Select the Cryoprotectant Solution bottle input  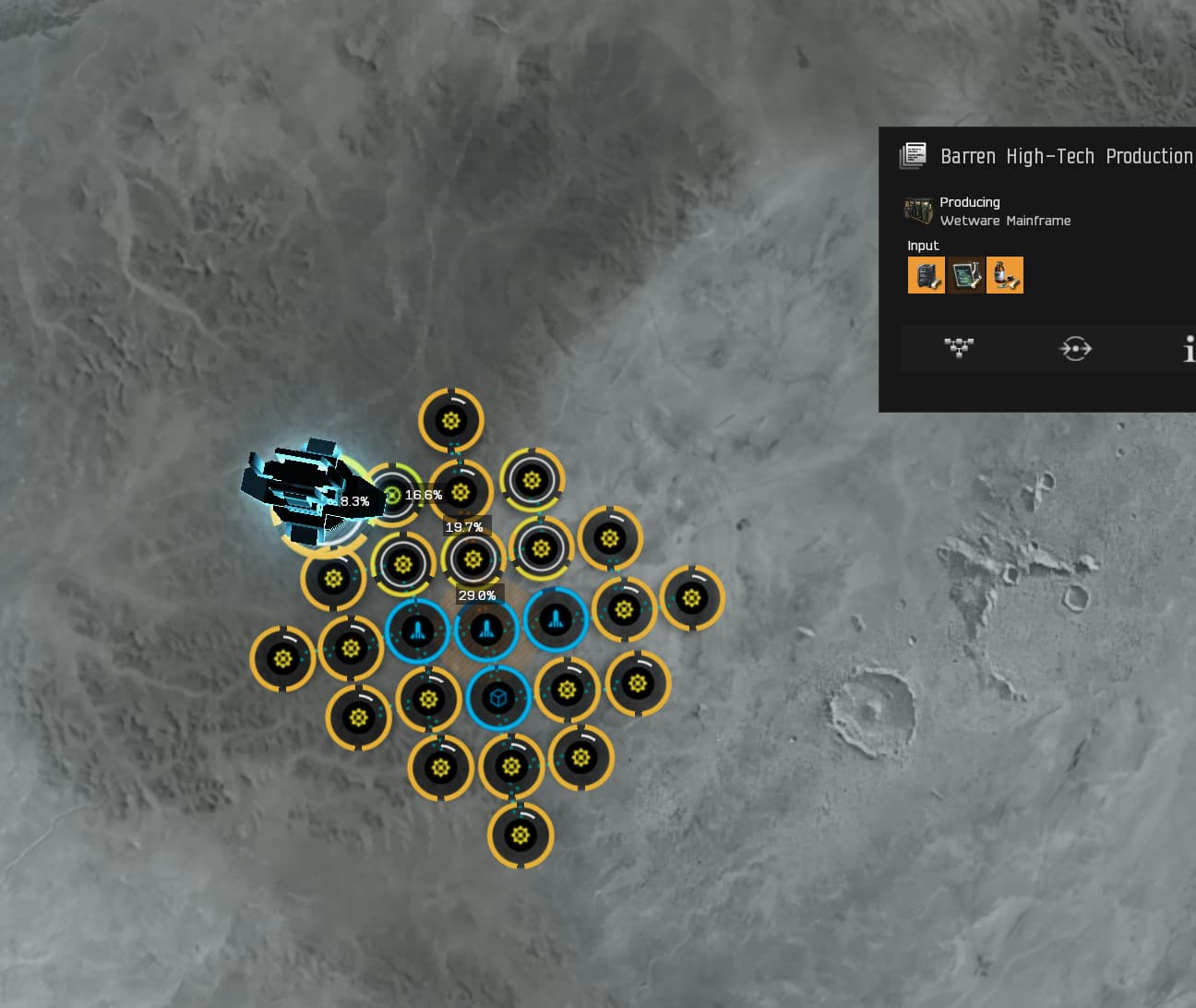click(x=1005, y=275)
